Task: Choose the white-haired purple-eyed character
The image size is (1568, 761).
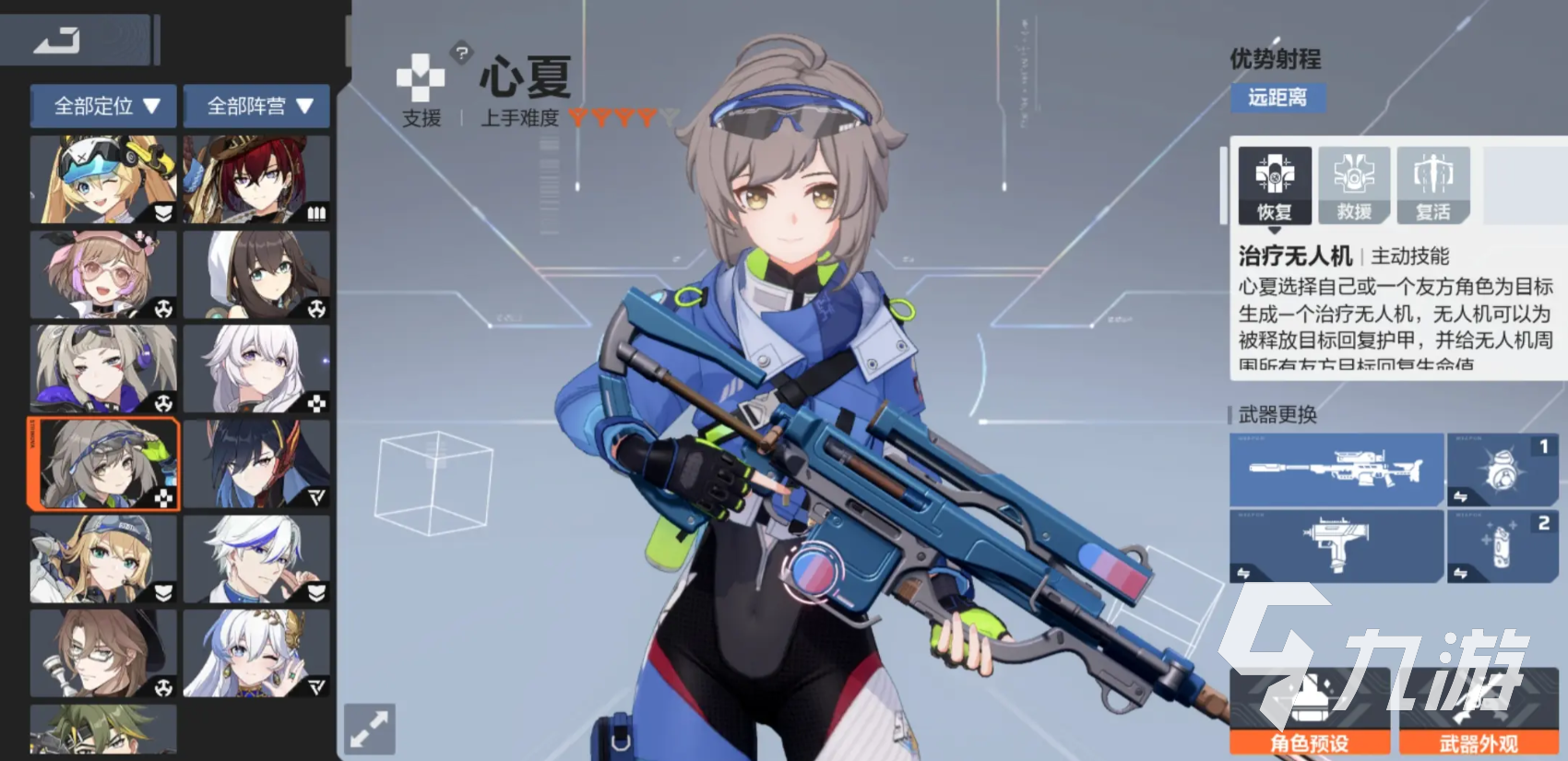Action: 256,369
